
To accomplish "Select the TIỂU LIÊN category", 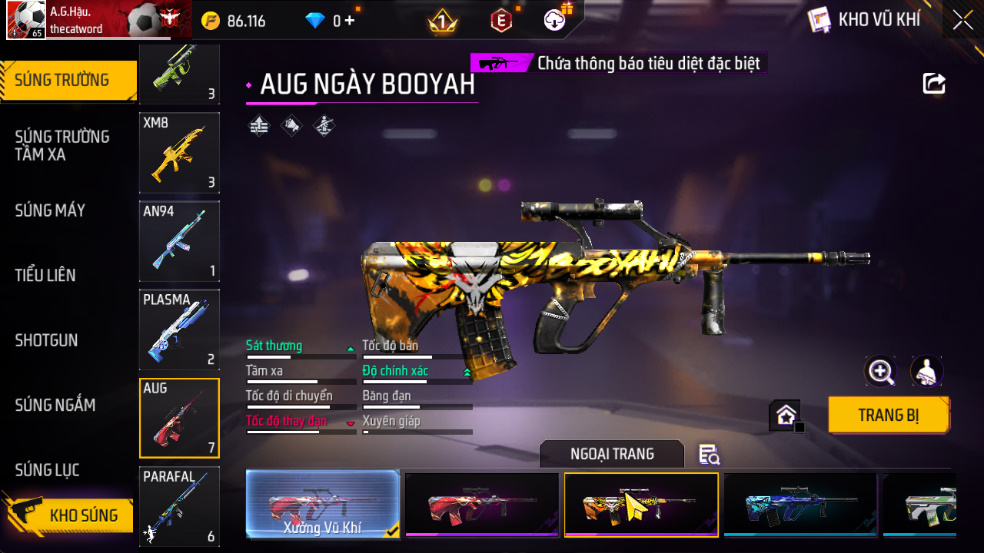I will pos(45,275).
